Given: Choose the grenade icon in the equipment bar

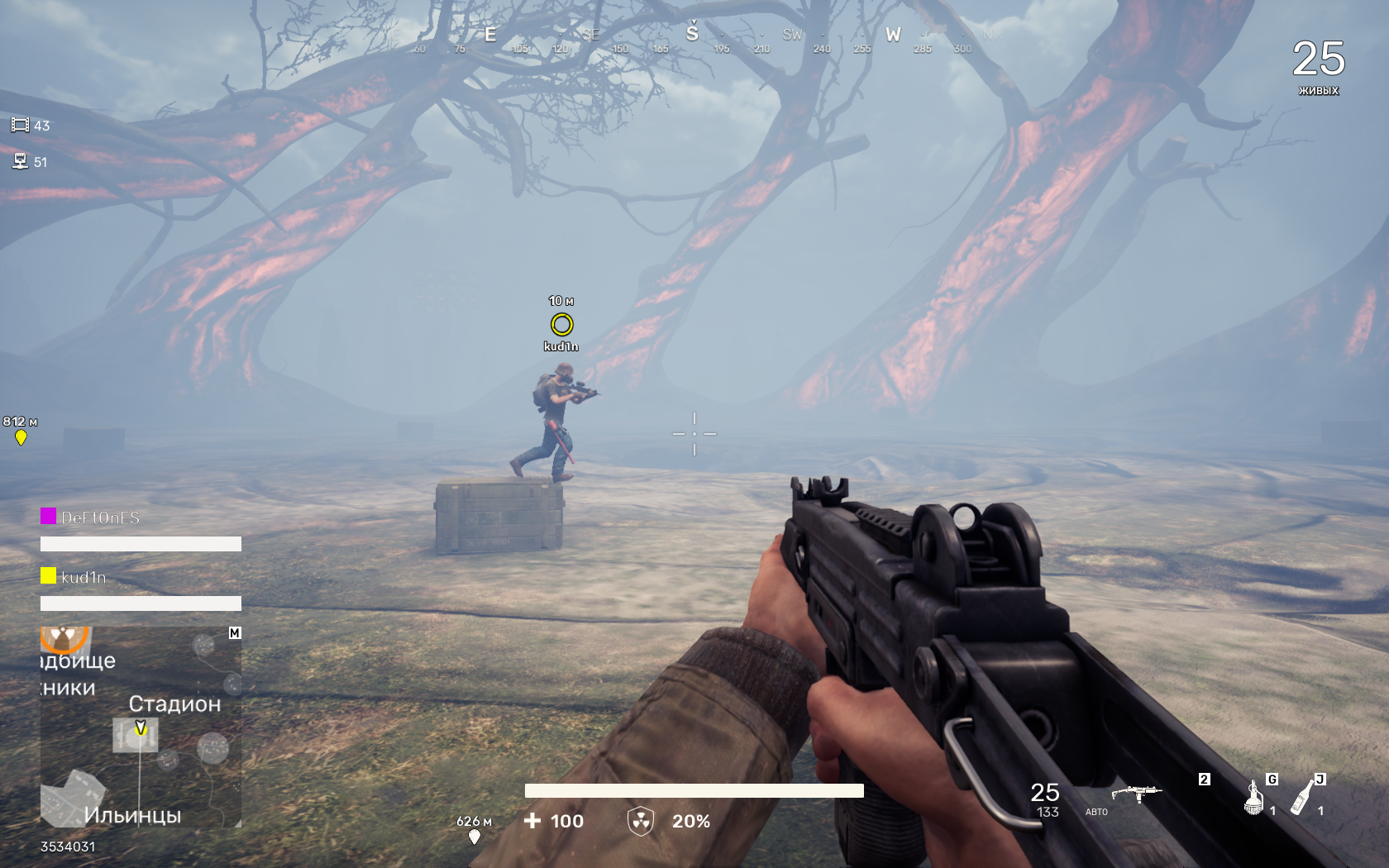Looking at the screenshot, I should tap(1254, 799).
